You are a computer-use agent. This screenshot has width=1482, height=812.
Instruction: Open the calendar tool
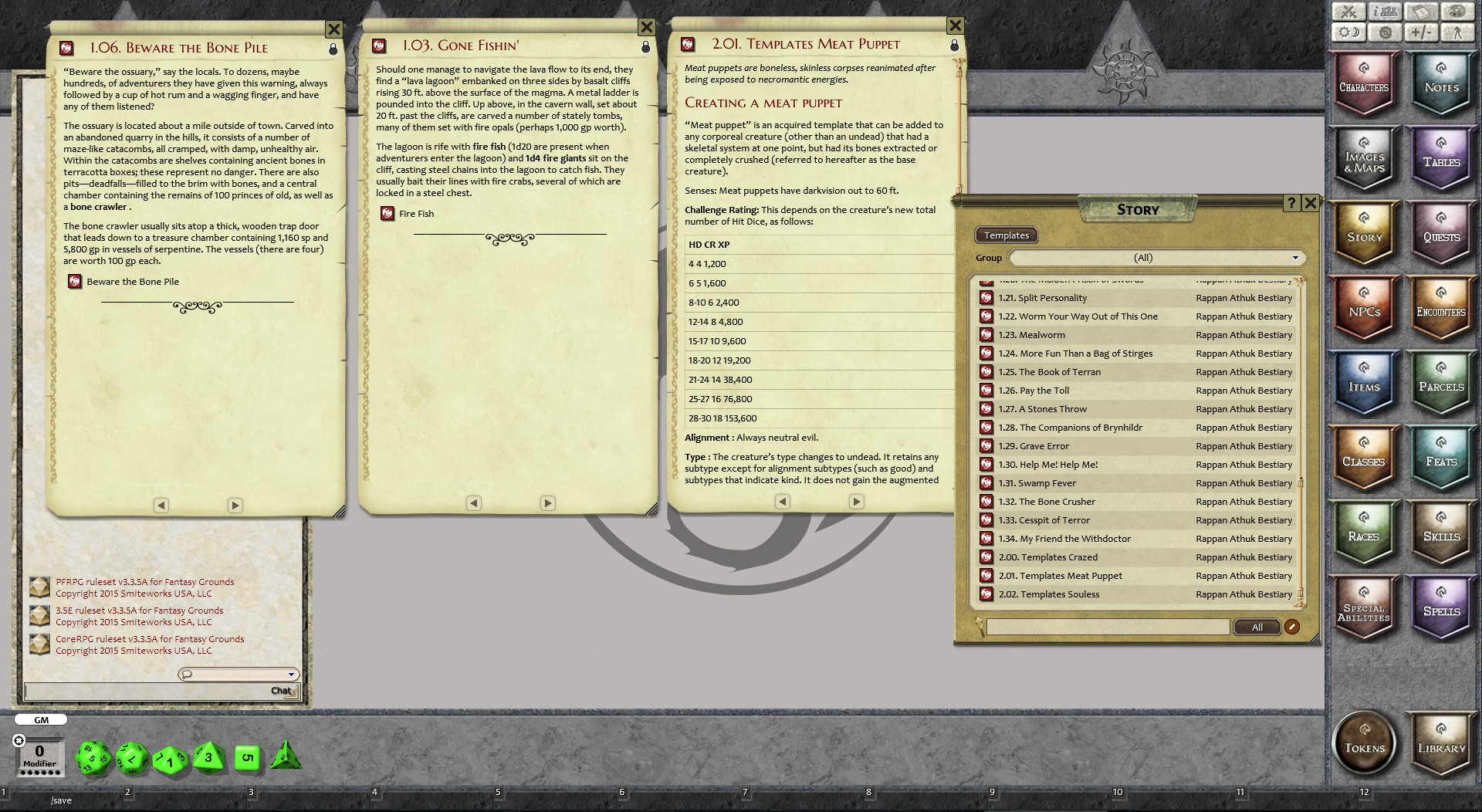[1421, 12]
